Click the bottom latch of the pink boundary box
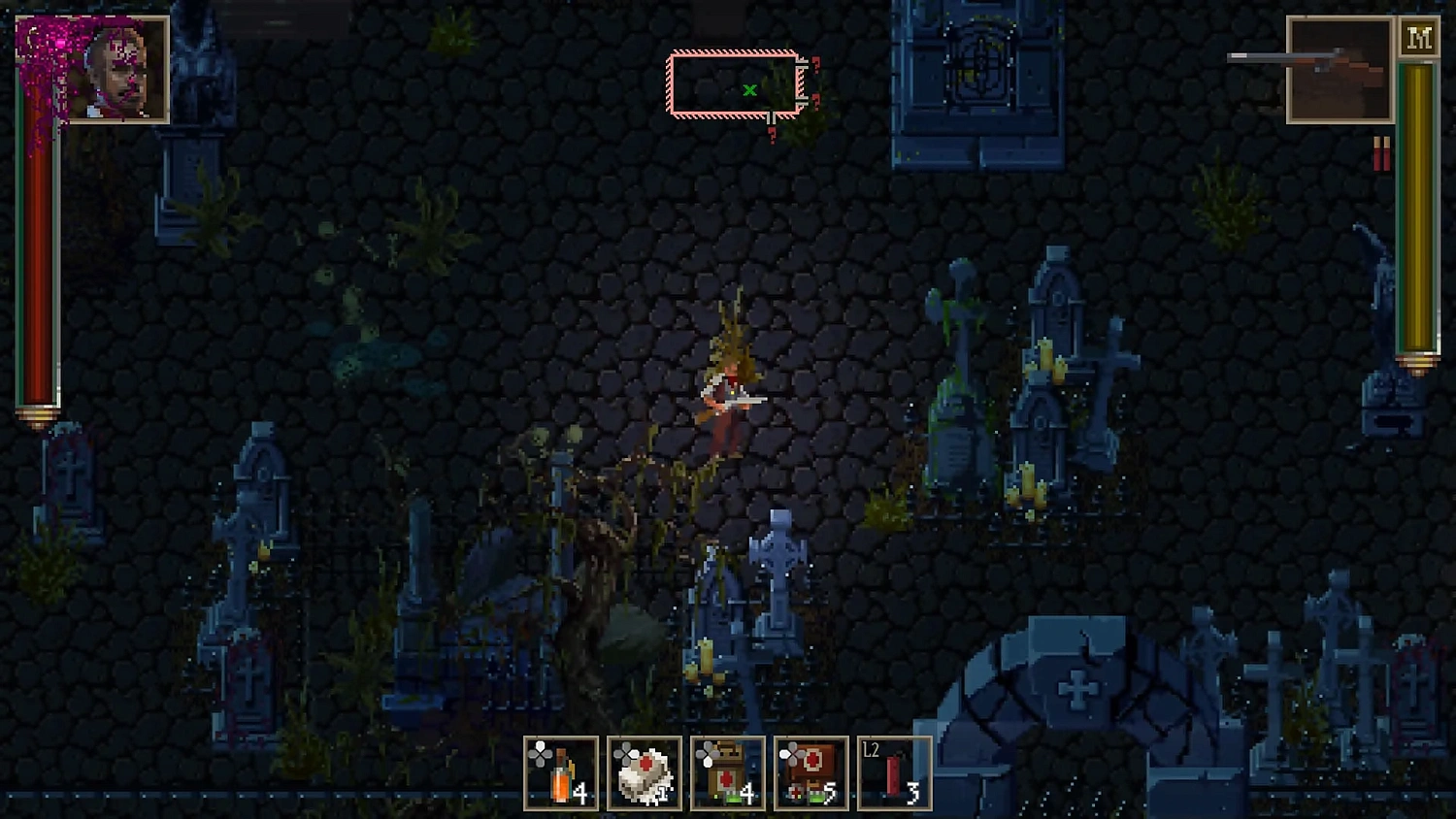 pos(771,118)
